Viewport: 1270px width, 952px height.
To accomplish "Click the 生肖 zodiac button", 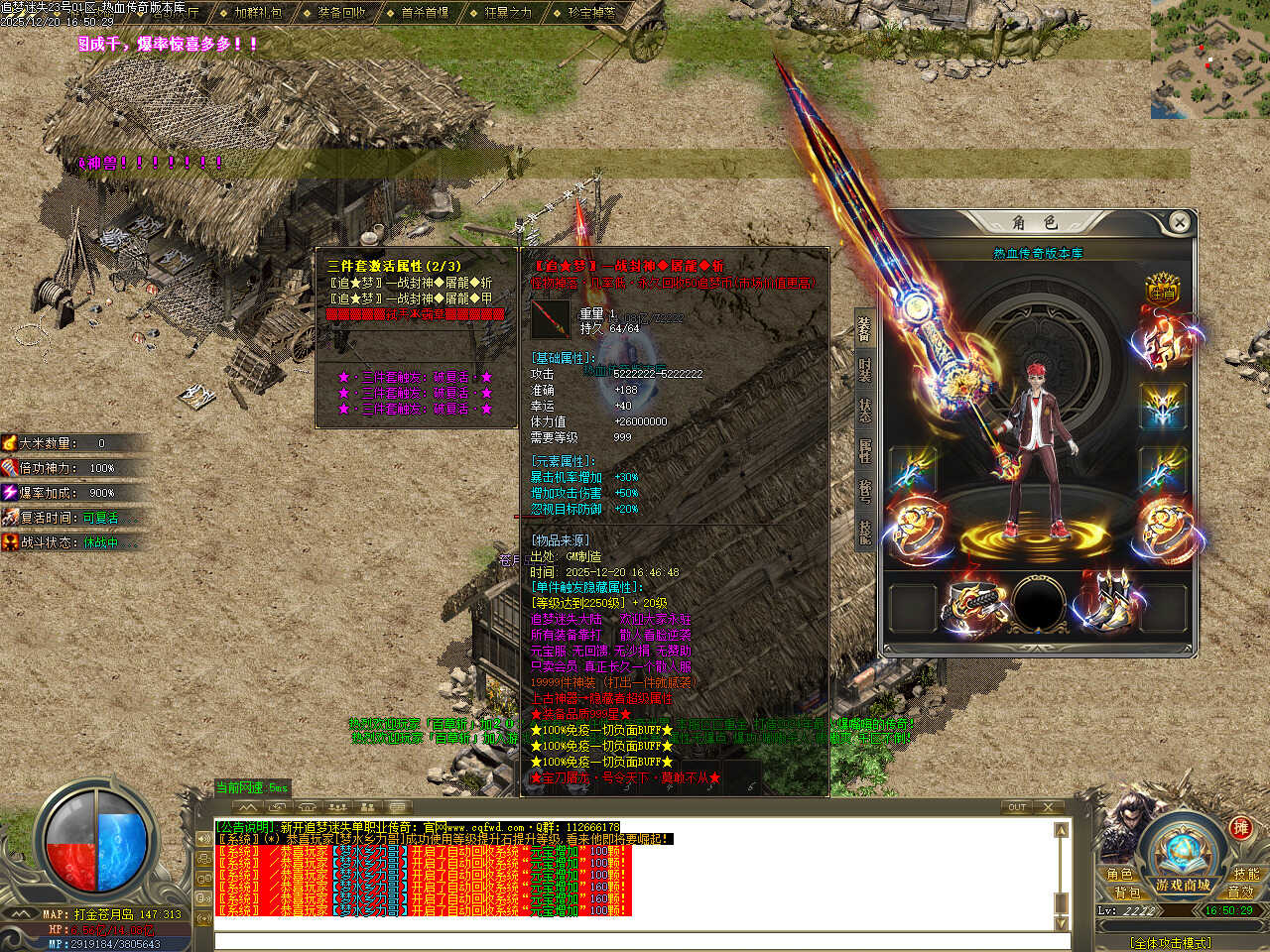I will 1162,289.
